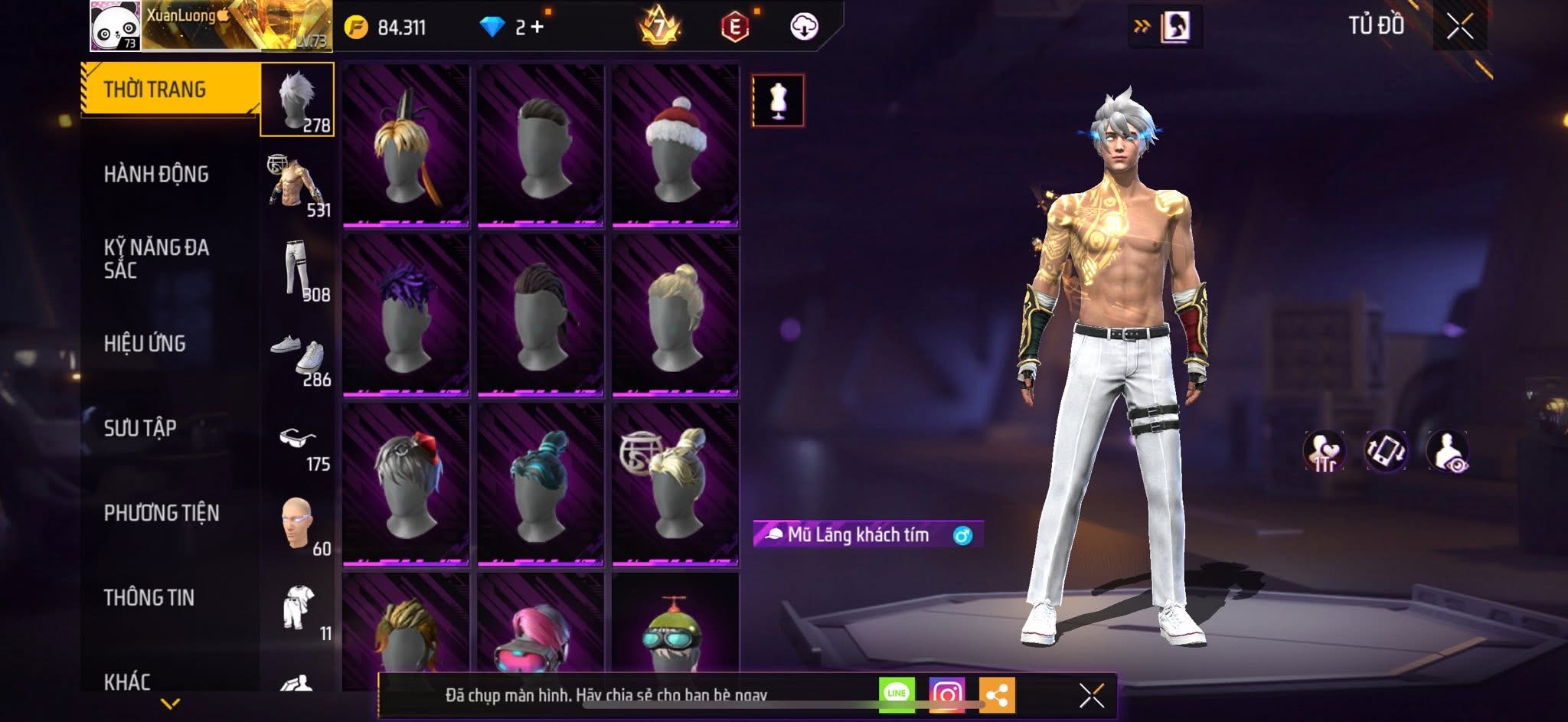Dismiss the screenshot share notification
Screen dimensions: 1568x722
[x=1091, y=695]
